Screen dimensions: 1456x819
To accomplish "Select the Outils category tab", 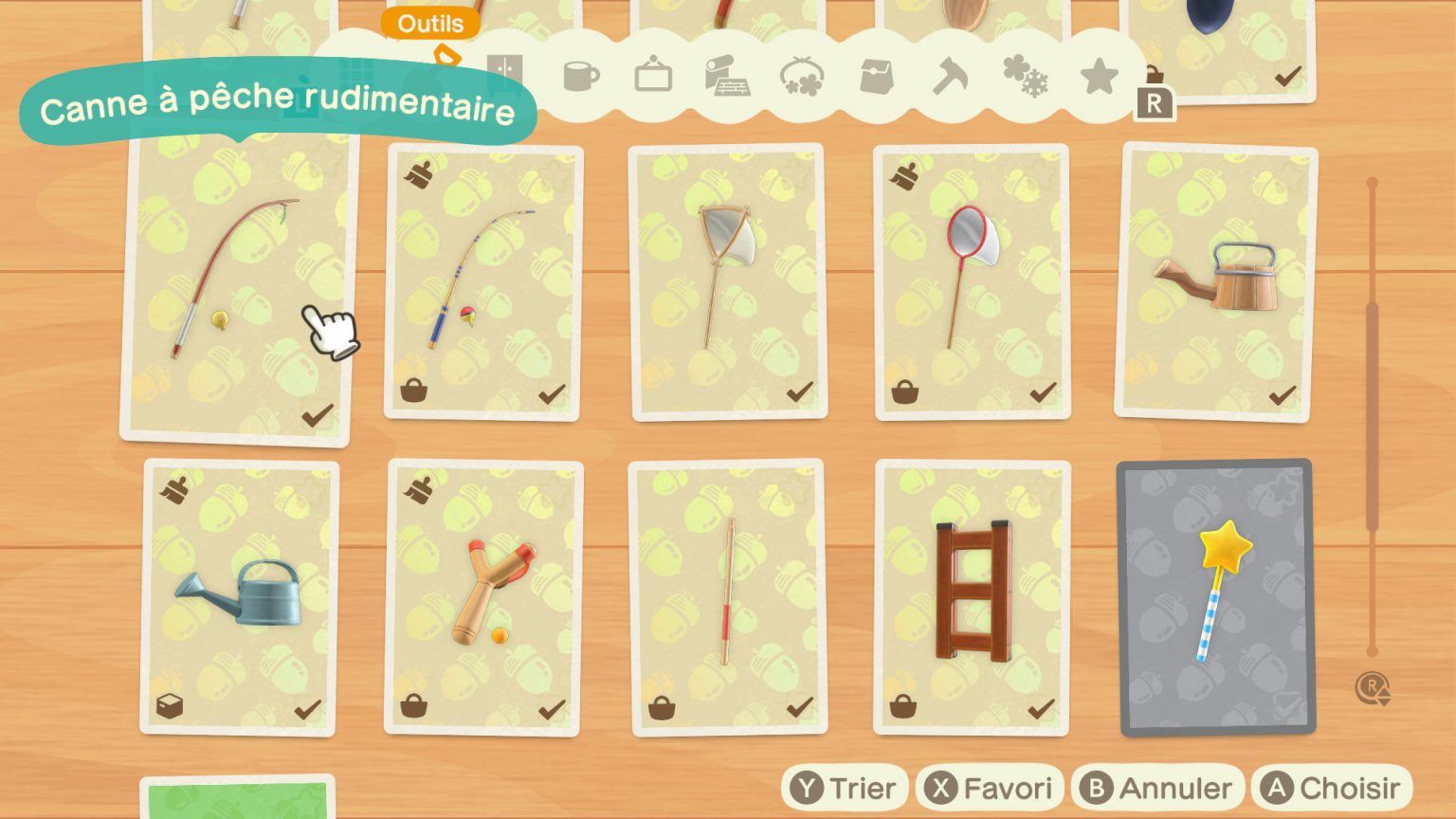I will pyautogui.click(x=431, y=25).
